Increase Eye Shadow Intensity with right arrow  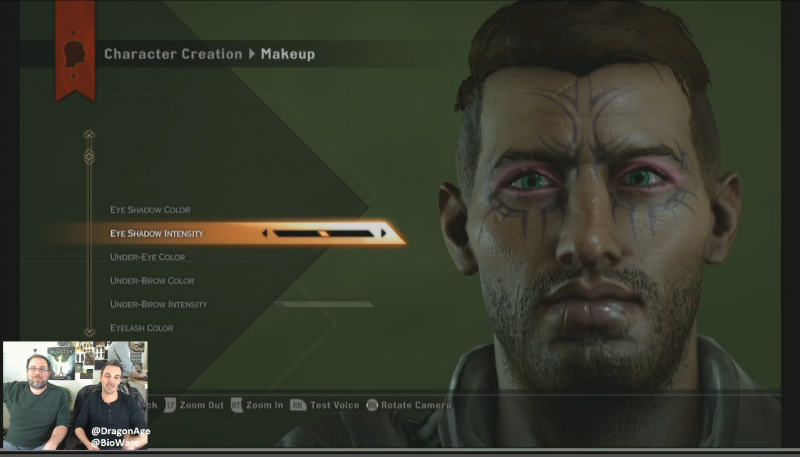click(383, 234)
